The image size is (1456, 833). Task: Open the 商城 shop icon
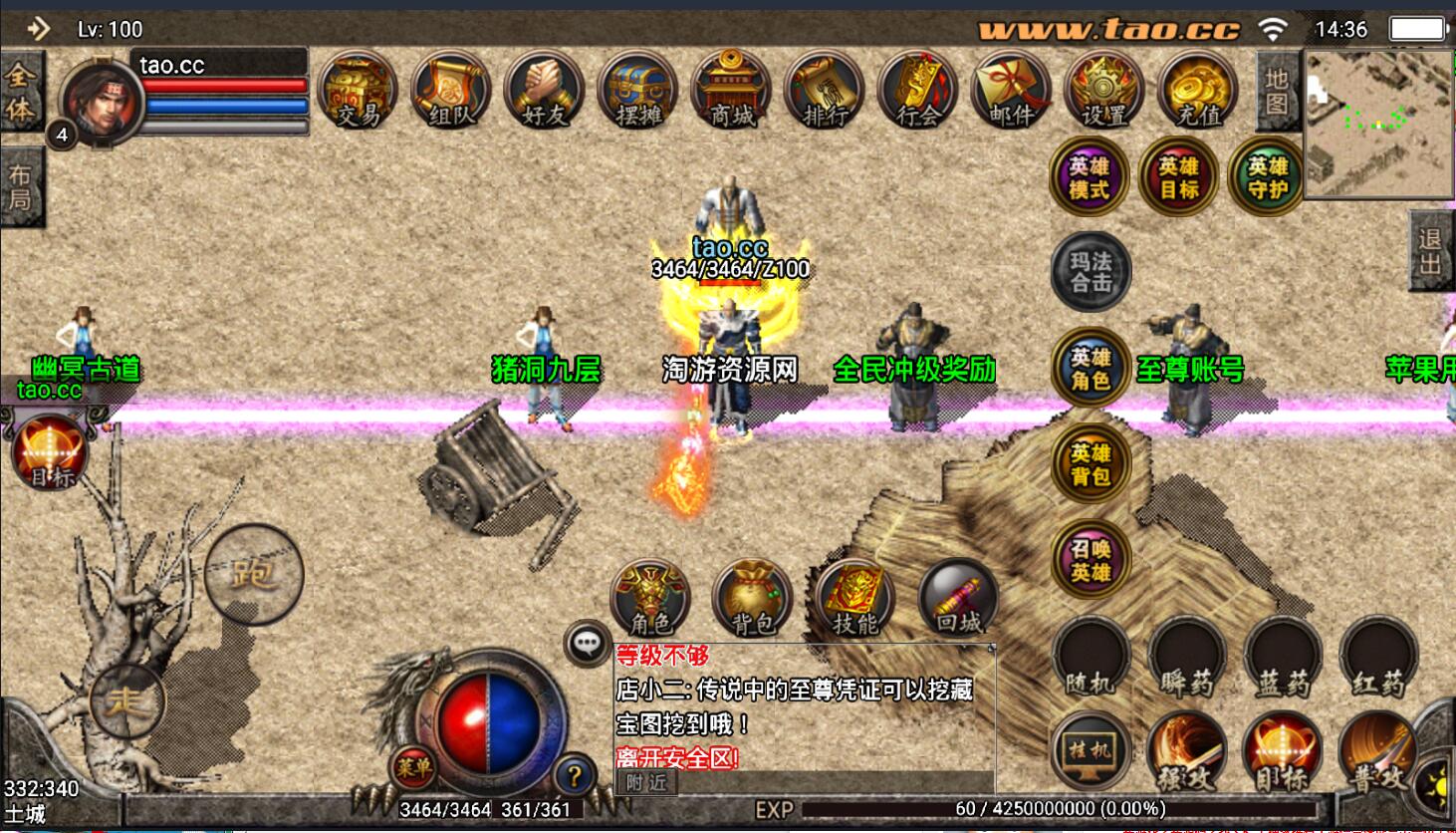732,91
